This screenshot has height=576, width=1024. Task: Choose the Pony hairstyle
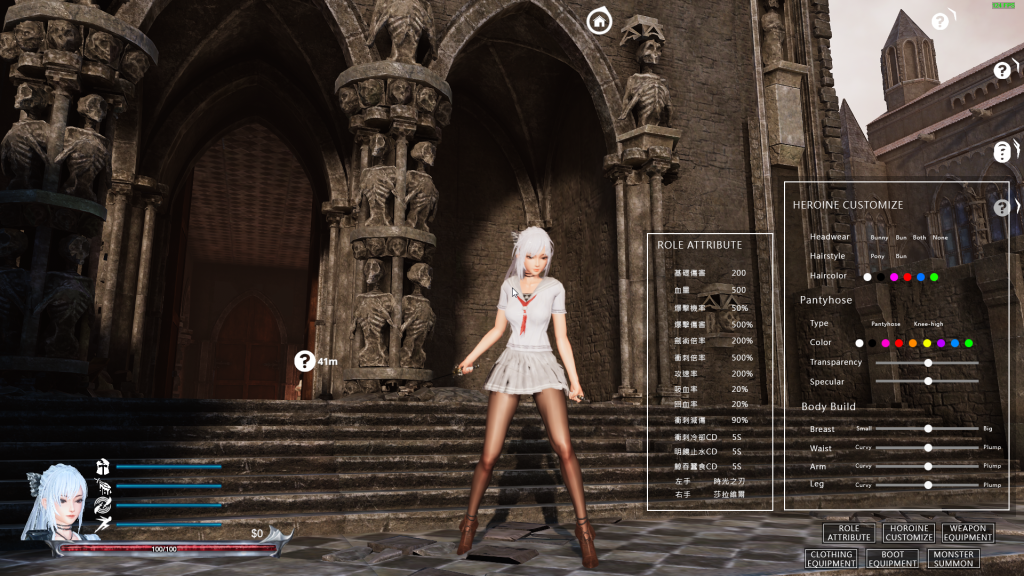coord(878,256)
